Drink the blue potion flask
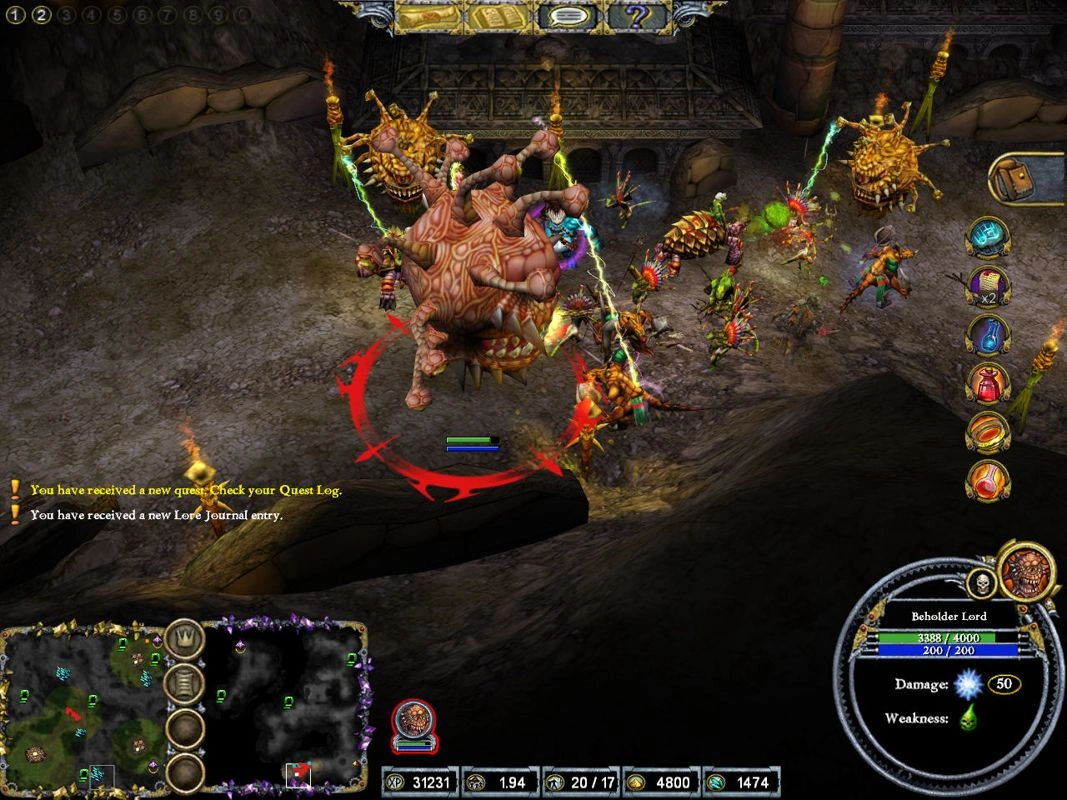1067x800 pixels. [x=988, y=336]
